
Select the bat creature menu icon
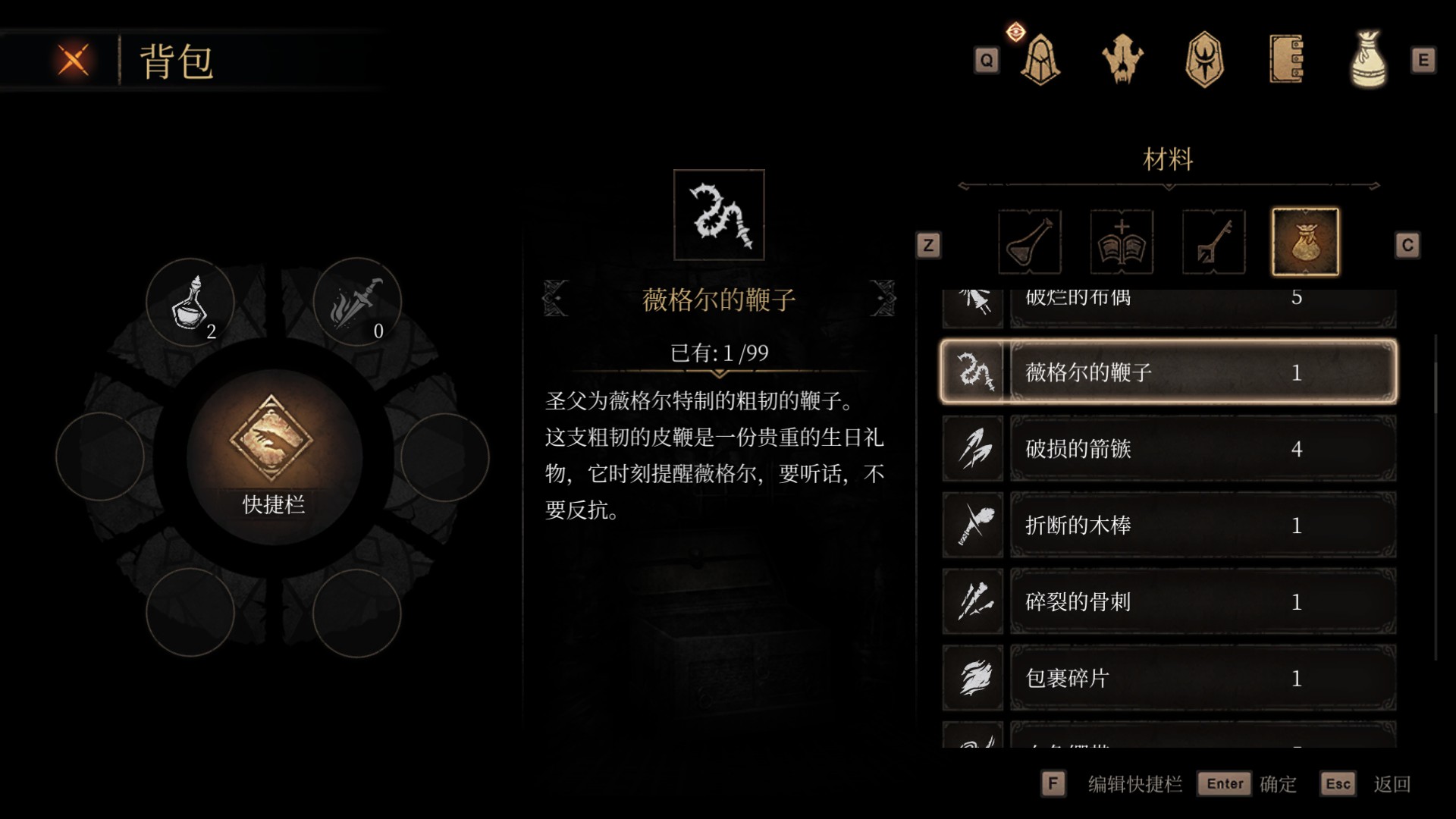coord(1124,61)
